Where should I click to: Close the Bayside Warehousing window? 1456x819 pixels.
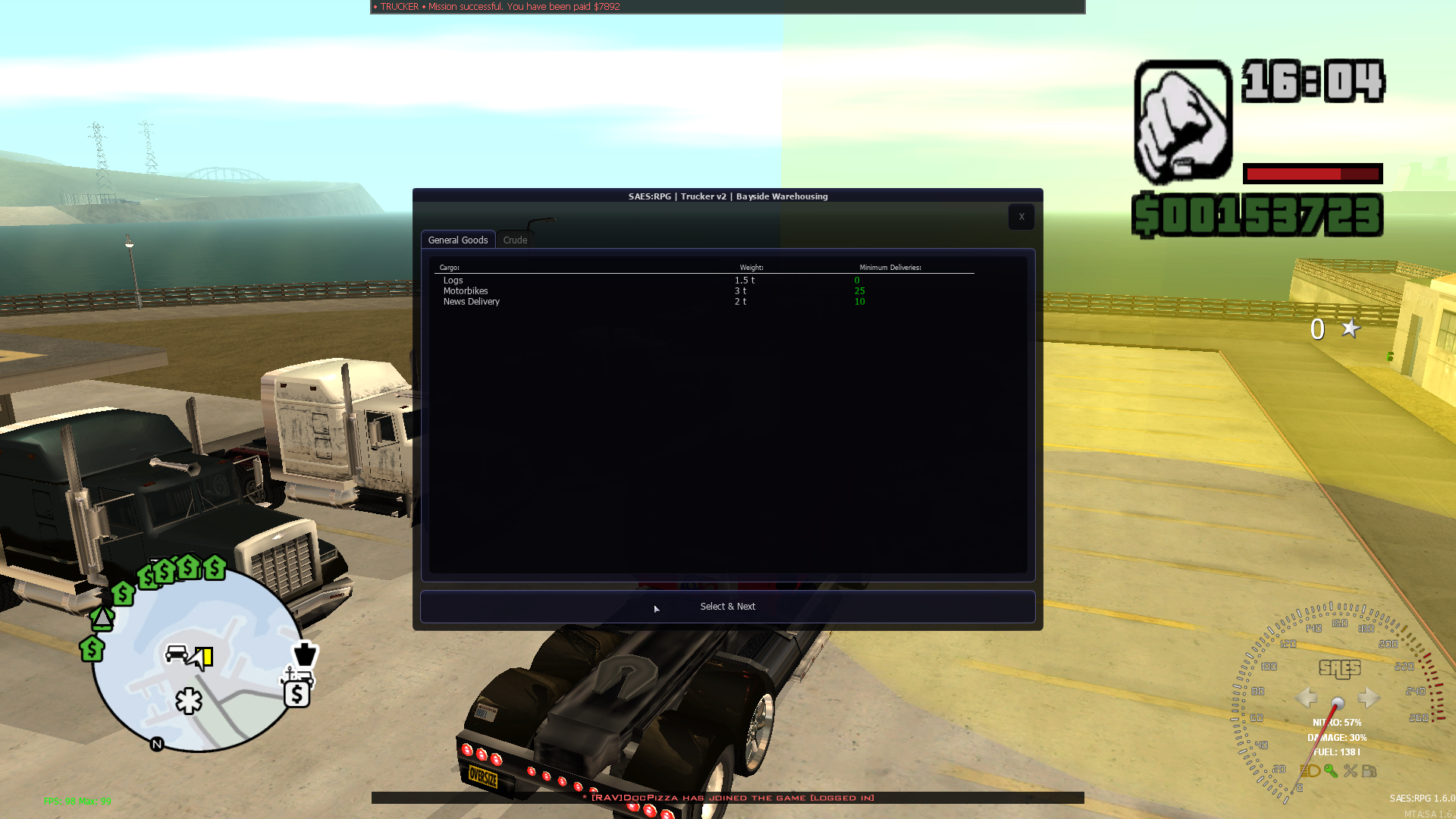pos(1021,217)
